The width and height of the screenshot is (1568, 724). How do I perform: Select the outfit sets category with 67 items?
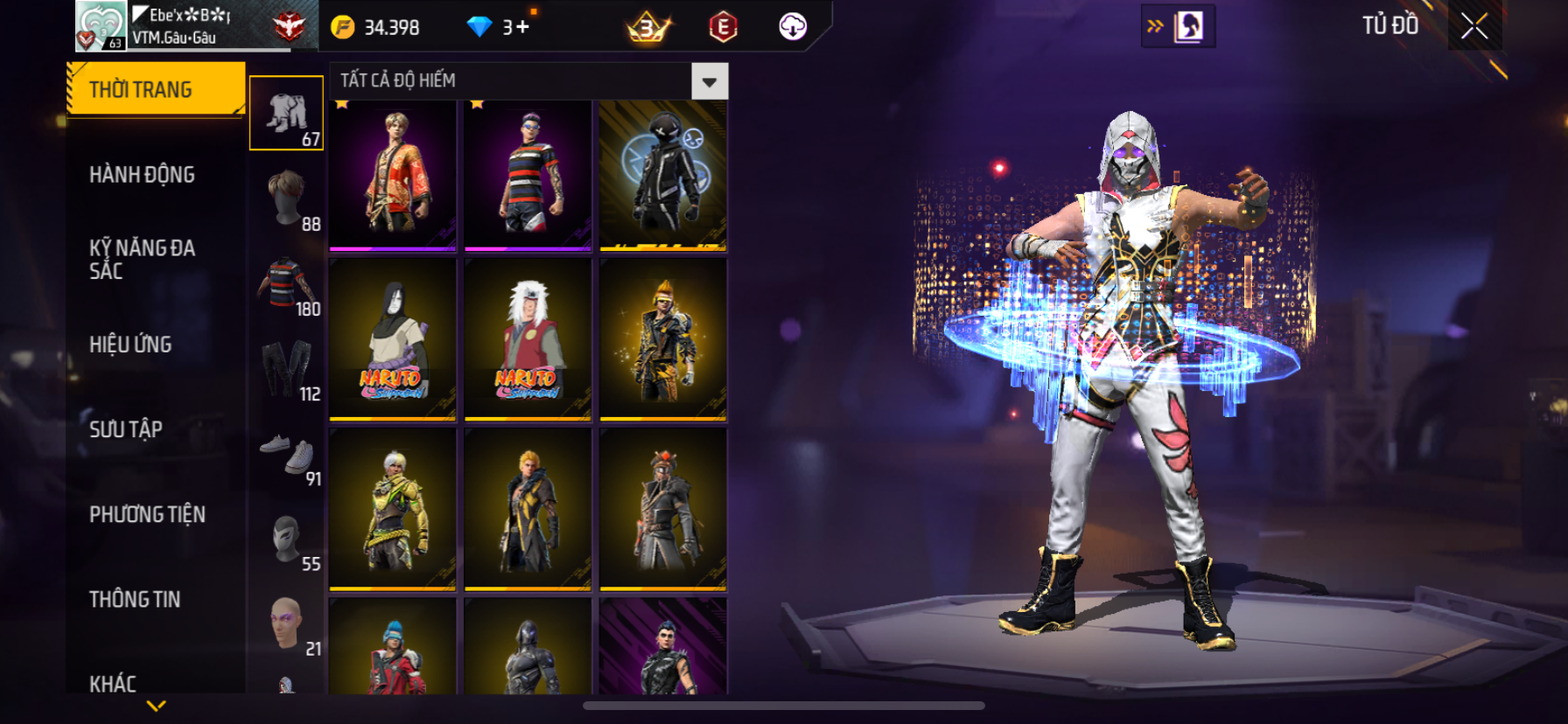[287, 114]
